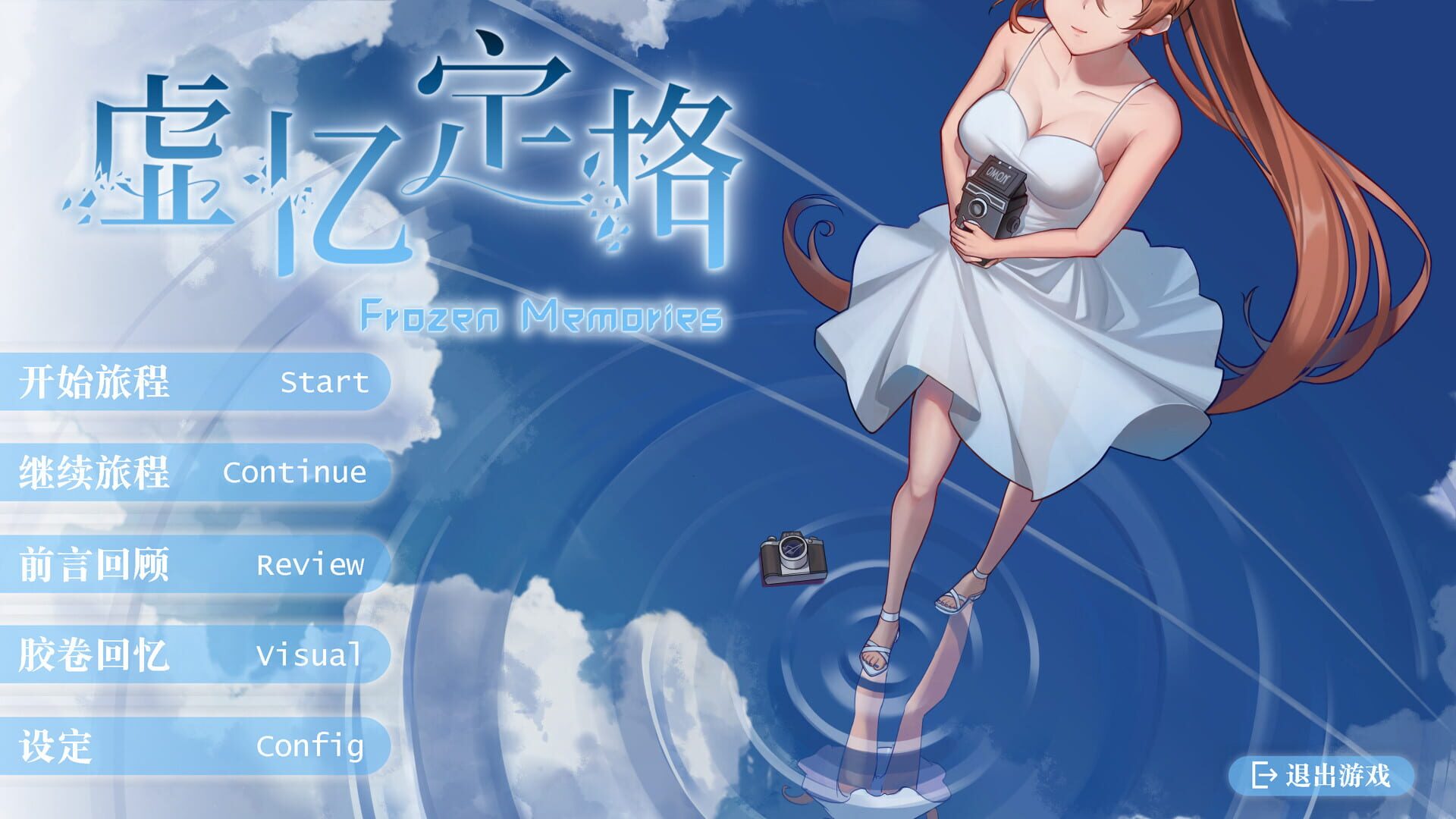1456x819 pixels.
Task: Open the Review section for the foreword recap
Action: click(x=311, y=565)
